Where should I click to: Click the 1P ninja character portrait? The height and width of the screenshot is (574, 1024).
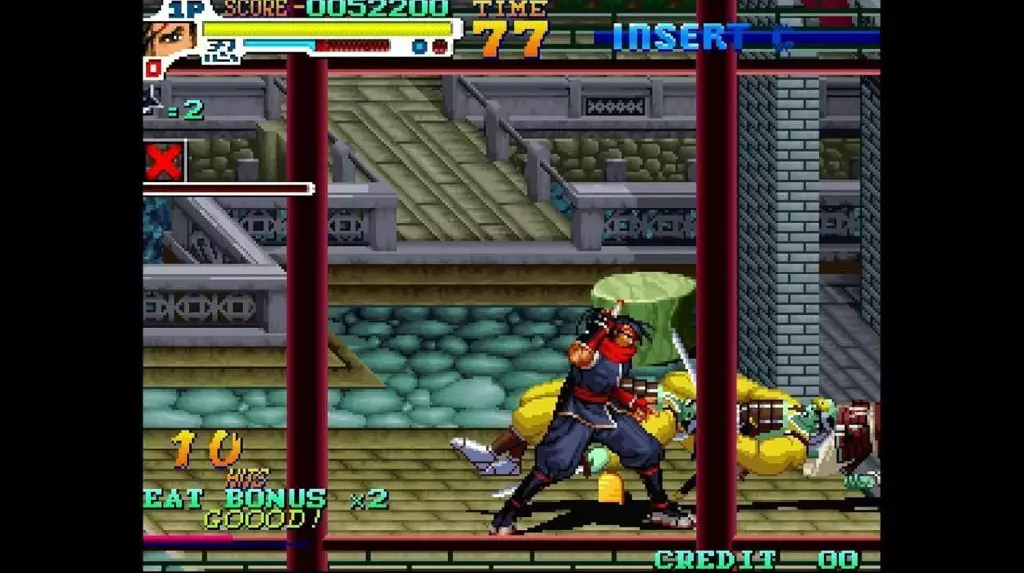click(170, 38)
